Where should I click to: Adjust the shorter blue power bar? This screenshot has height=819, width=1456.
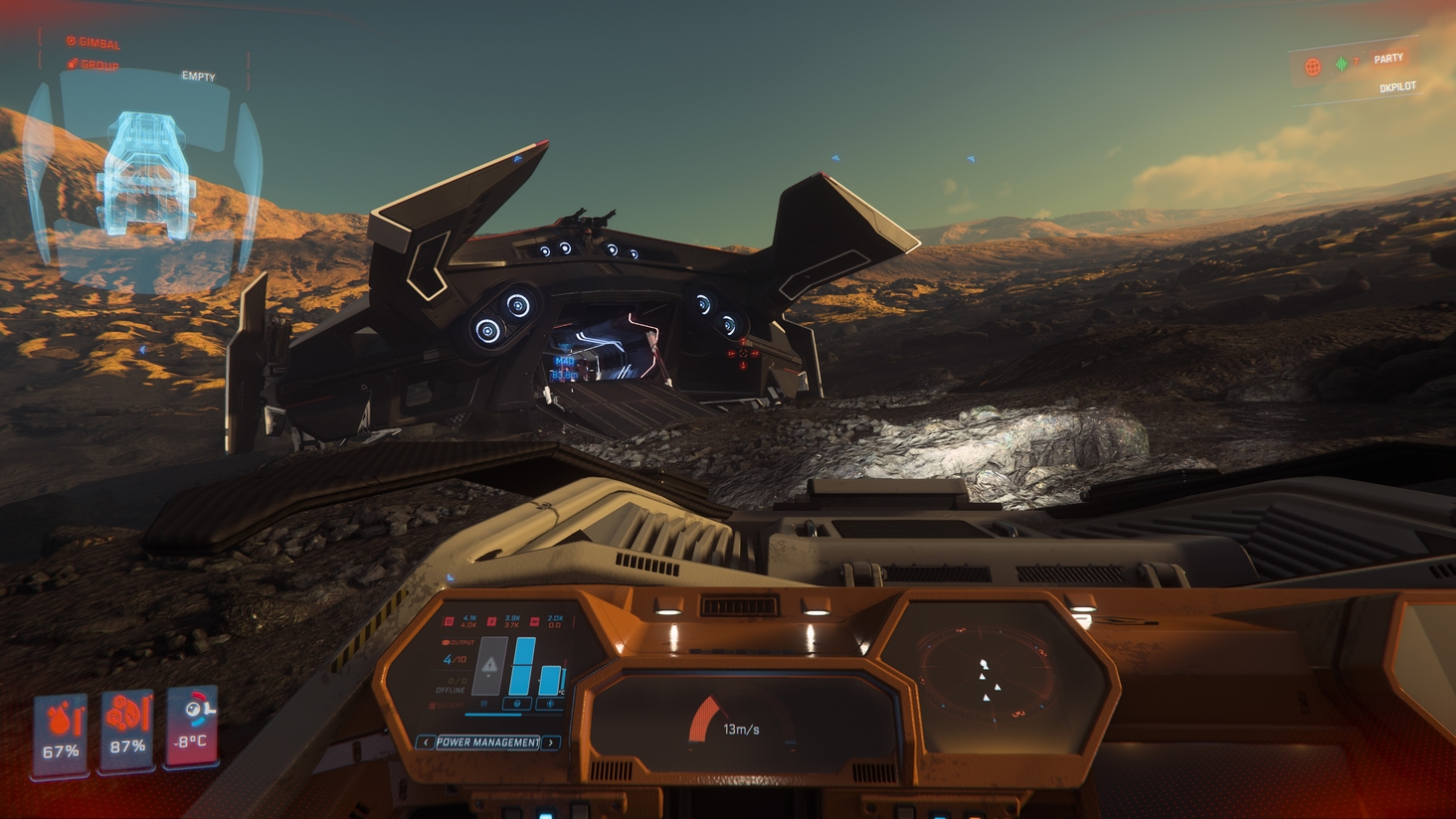point(550,680)
